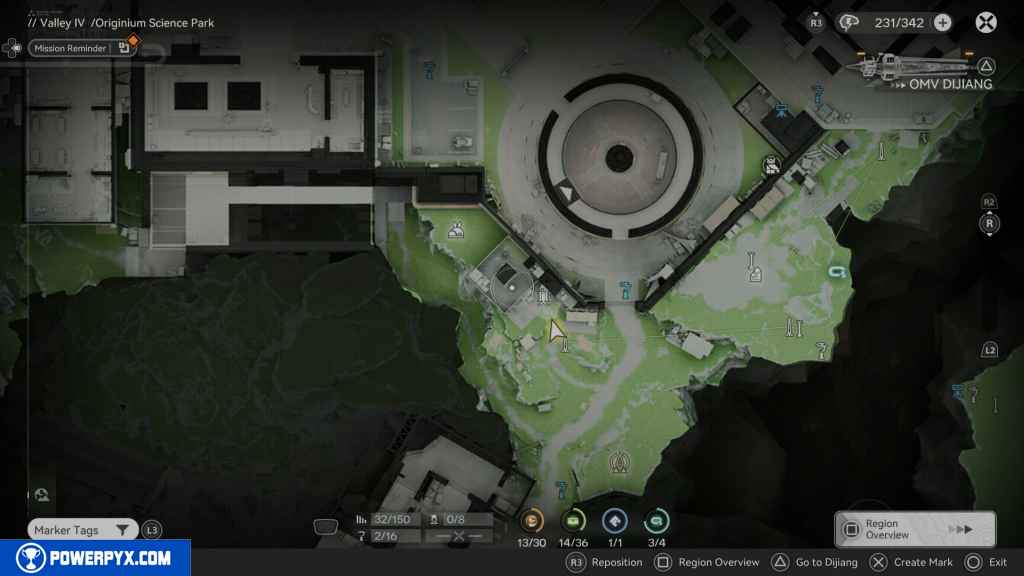Click the PowerPyx.com watermark logo
This screenshot has height=576, width=1024.
coord(93,558)
